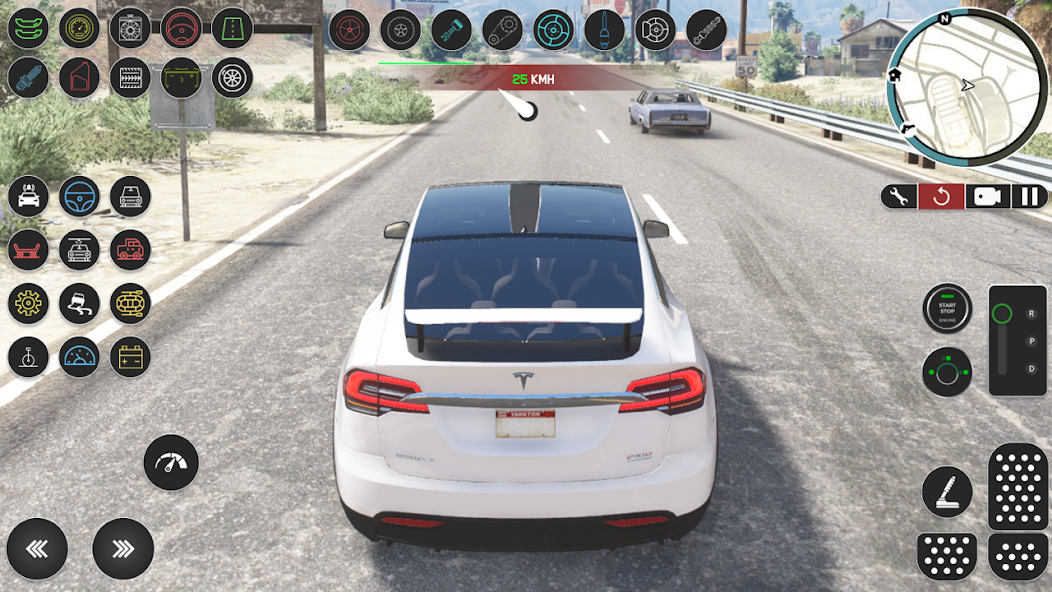1052x592 pixels.
Task: Steer right with the right arrow button
Action: (x=123, y=549)
